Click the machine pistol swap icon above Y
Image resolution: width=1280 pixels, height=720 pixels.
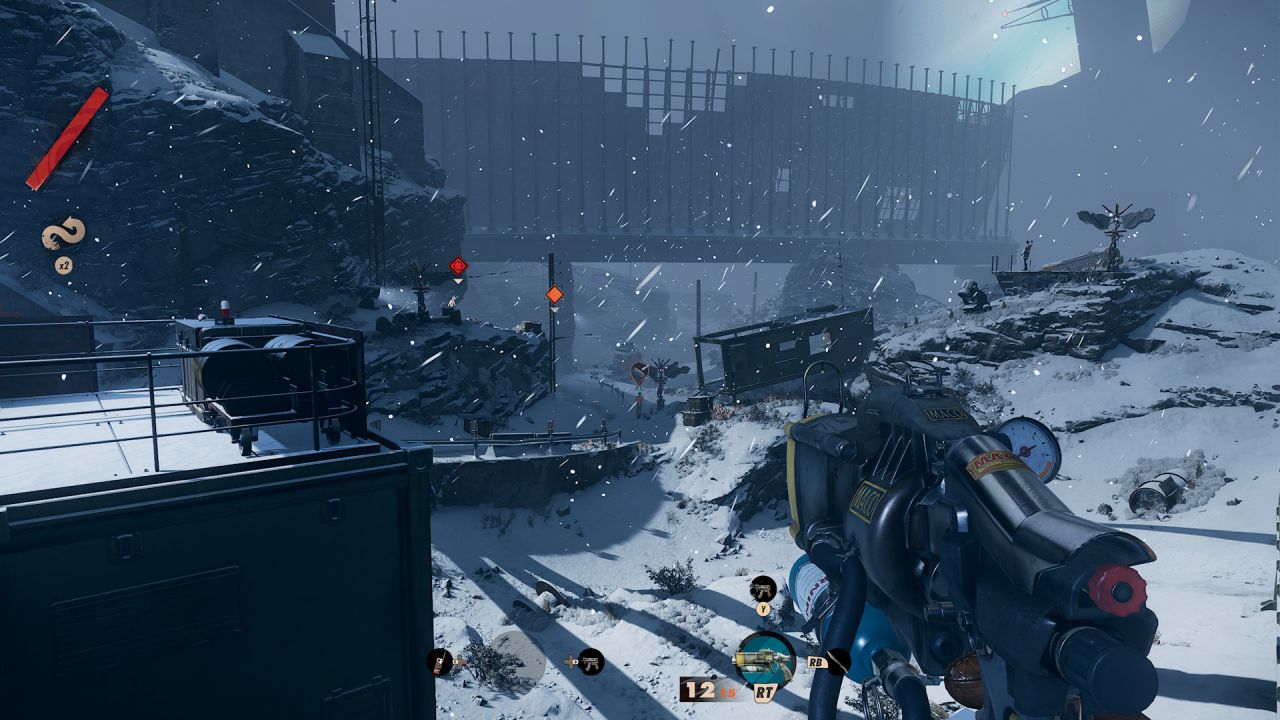pyautogui.click(x=763, y=589)
